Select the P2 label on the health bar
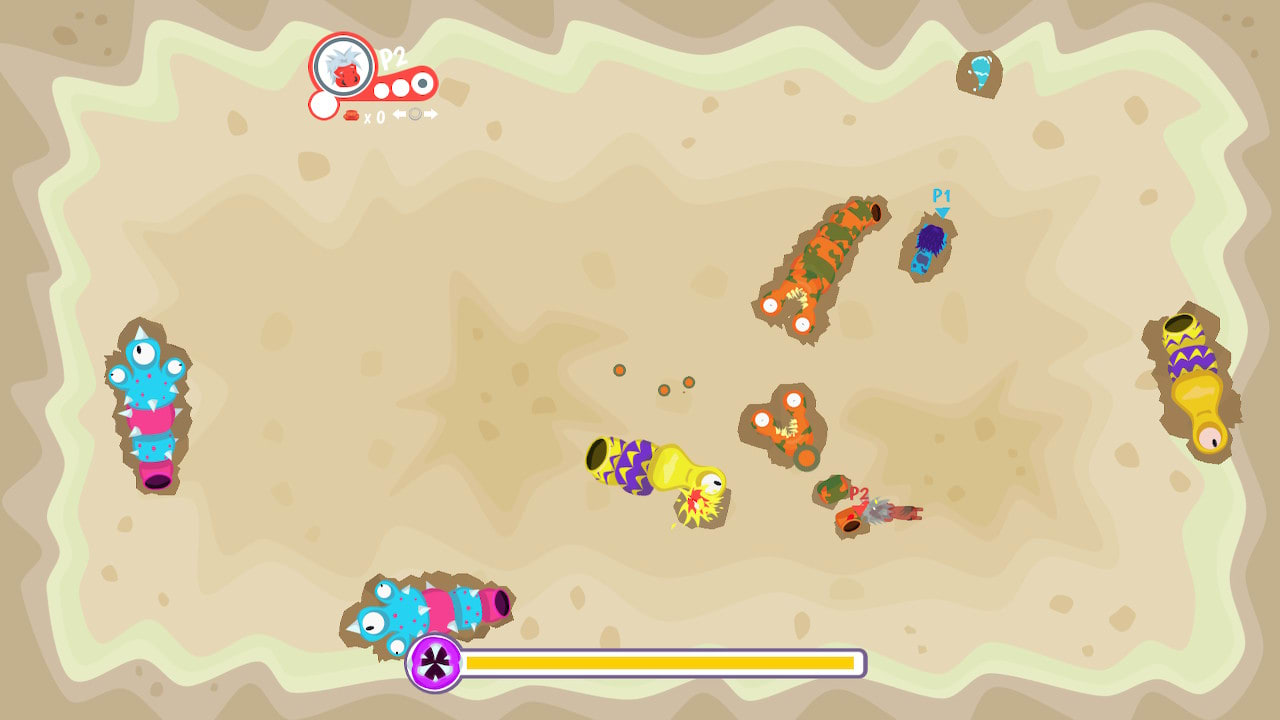Image resolution: width=1280 pixels, height=720 pixels. coord(389,58)
